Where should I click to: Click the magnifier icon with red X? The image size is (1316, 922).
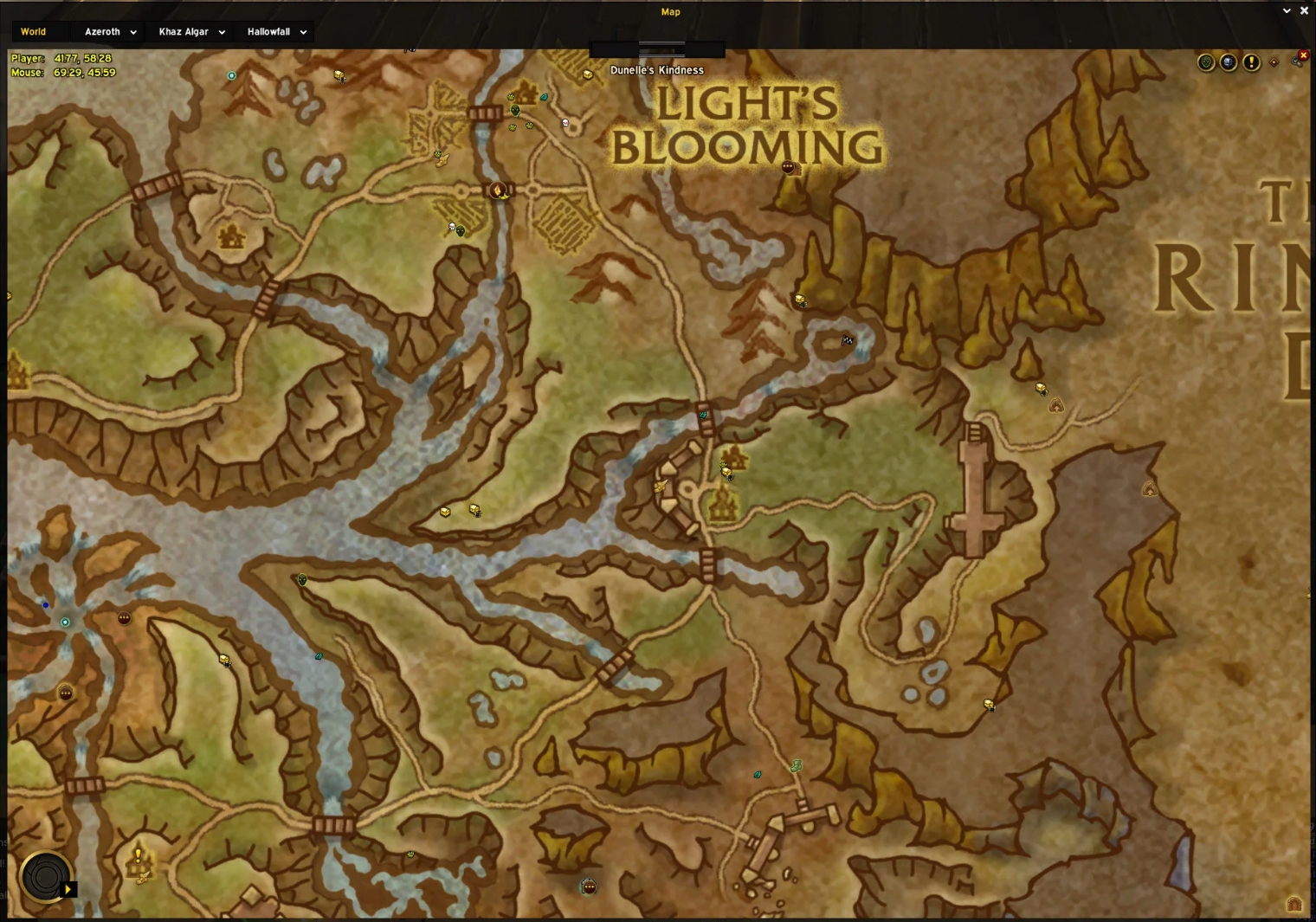click(x=1299, y=60)
